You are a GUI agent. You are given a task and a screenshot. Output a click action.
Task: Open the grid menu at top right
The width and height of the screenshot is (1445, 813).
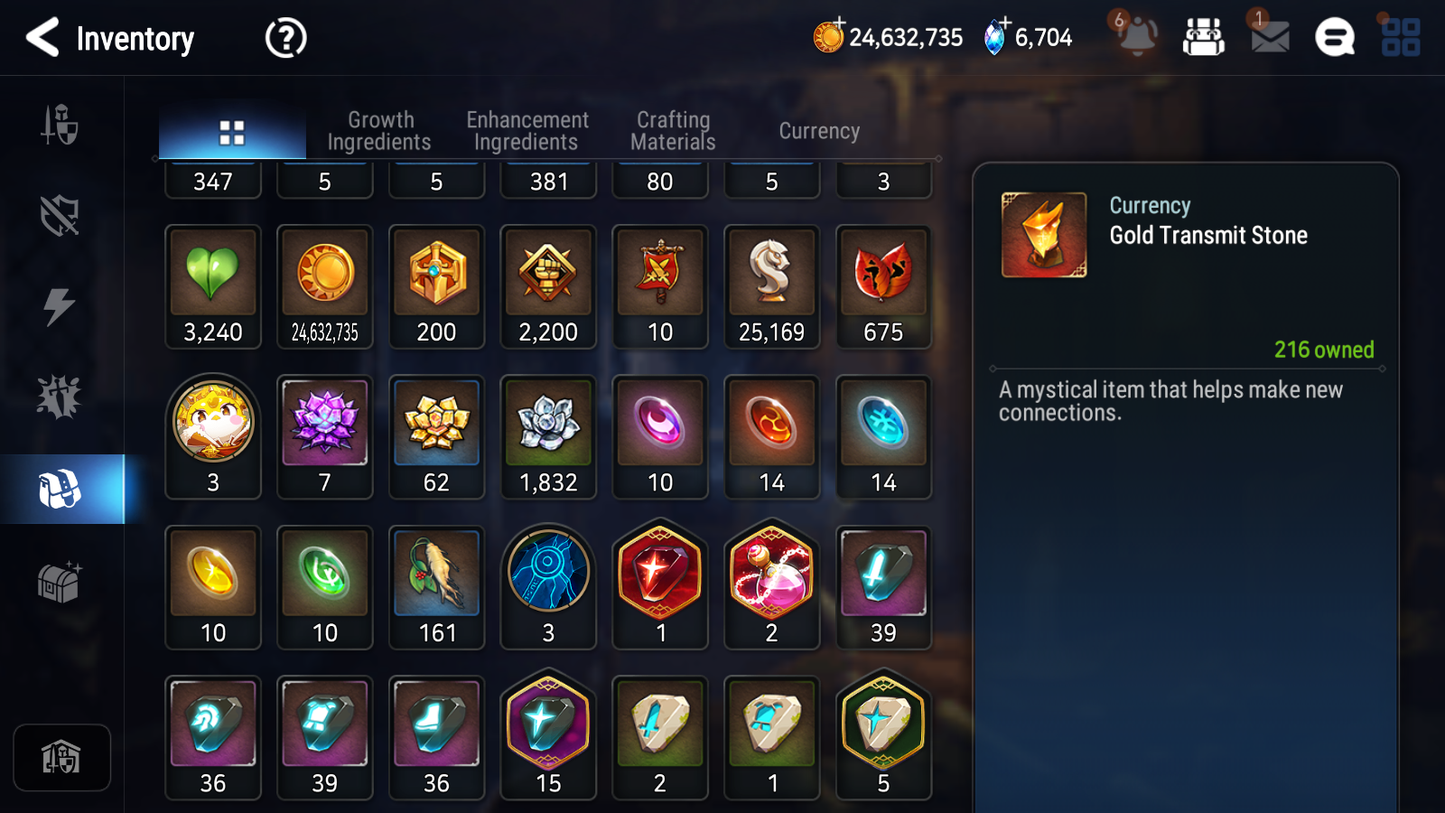(1399, 37)
